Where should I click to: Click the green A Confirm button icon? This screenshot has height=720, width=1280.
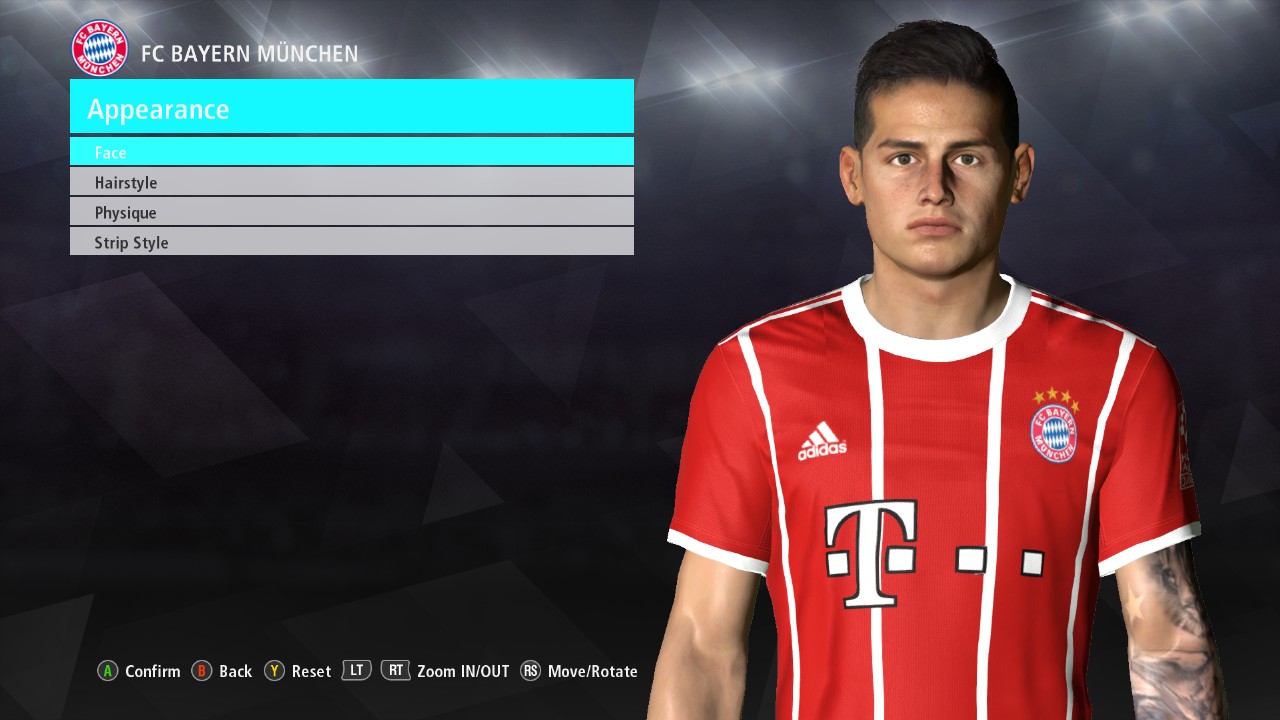pyautogui.click(x=107, y=671)
